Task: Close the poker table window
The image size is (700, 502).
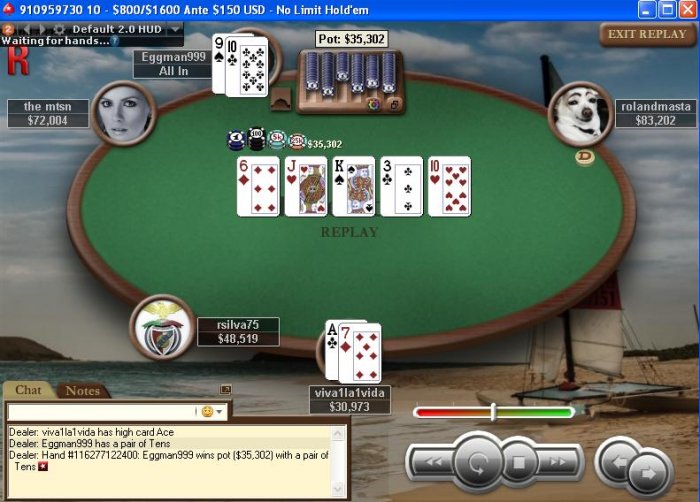Action: (687, 9)
